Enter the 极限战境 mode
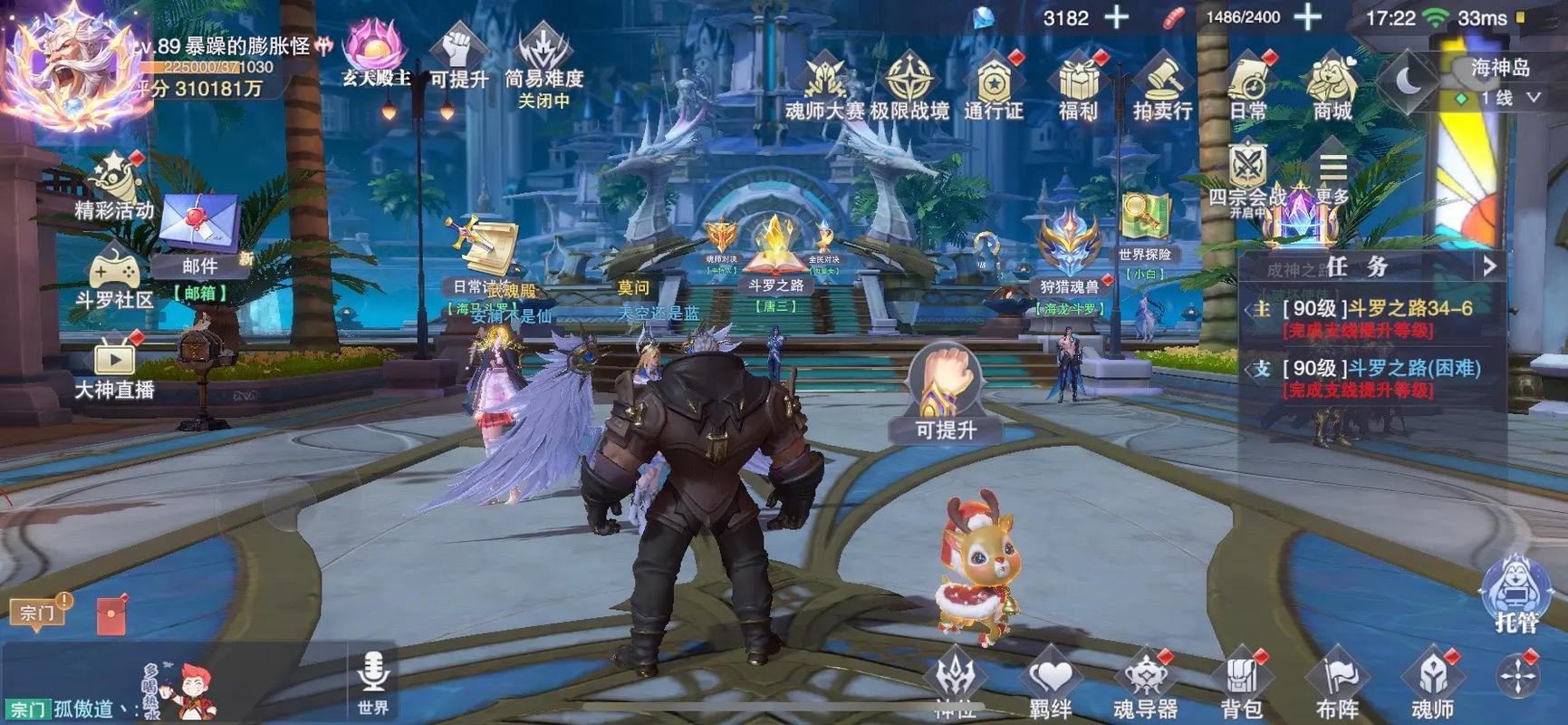 coord(909,86)
